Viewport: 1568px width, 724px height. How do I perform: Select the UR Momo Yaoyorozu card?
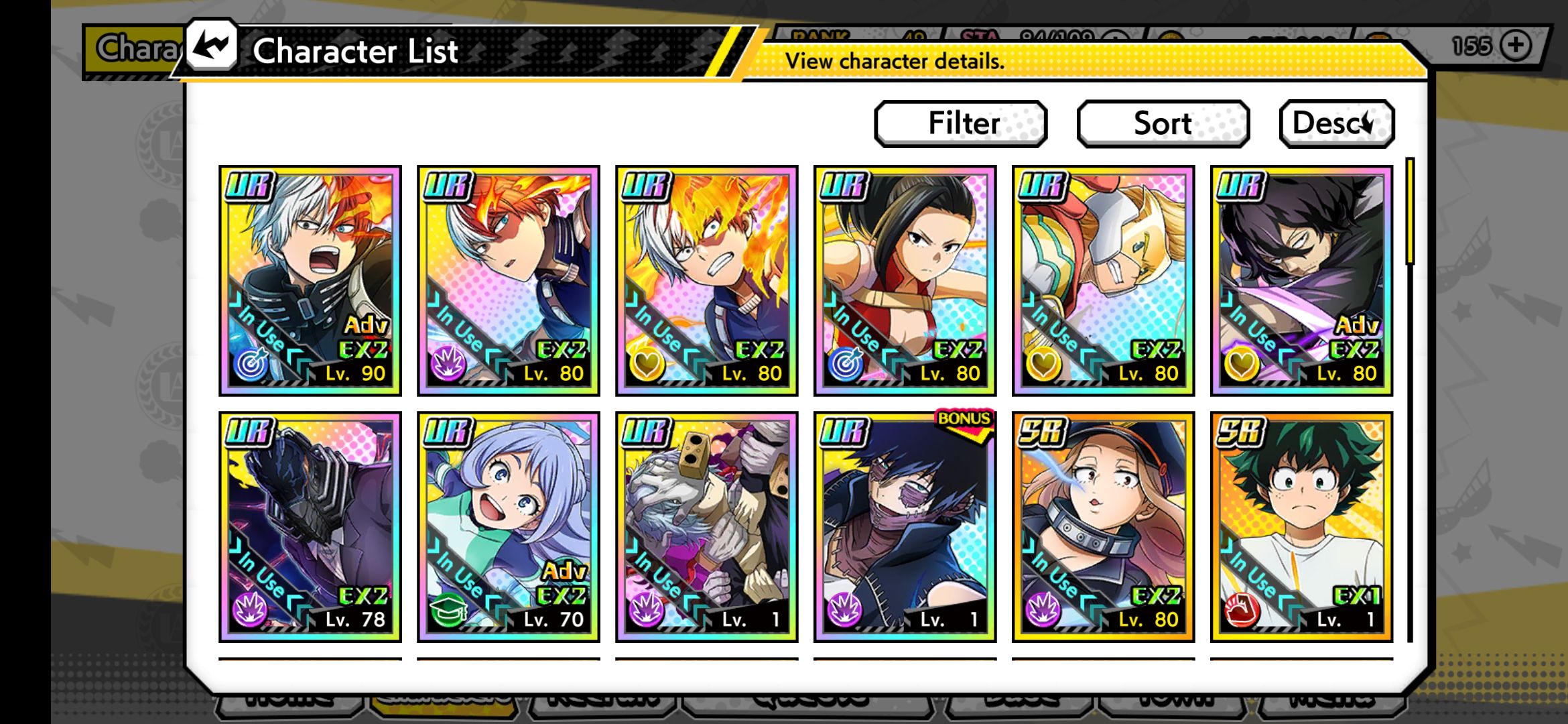pos(905,280)
